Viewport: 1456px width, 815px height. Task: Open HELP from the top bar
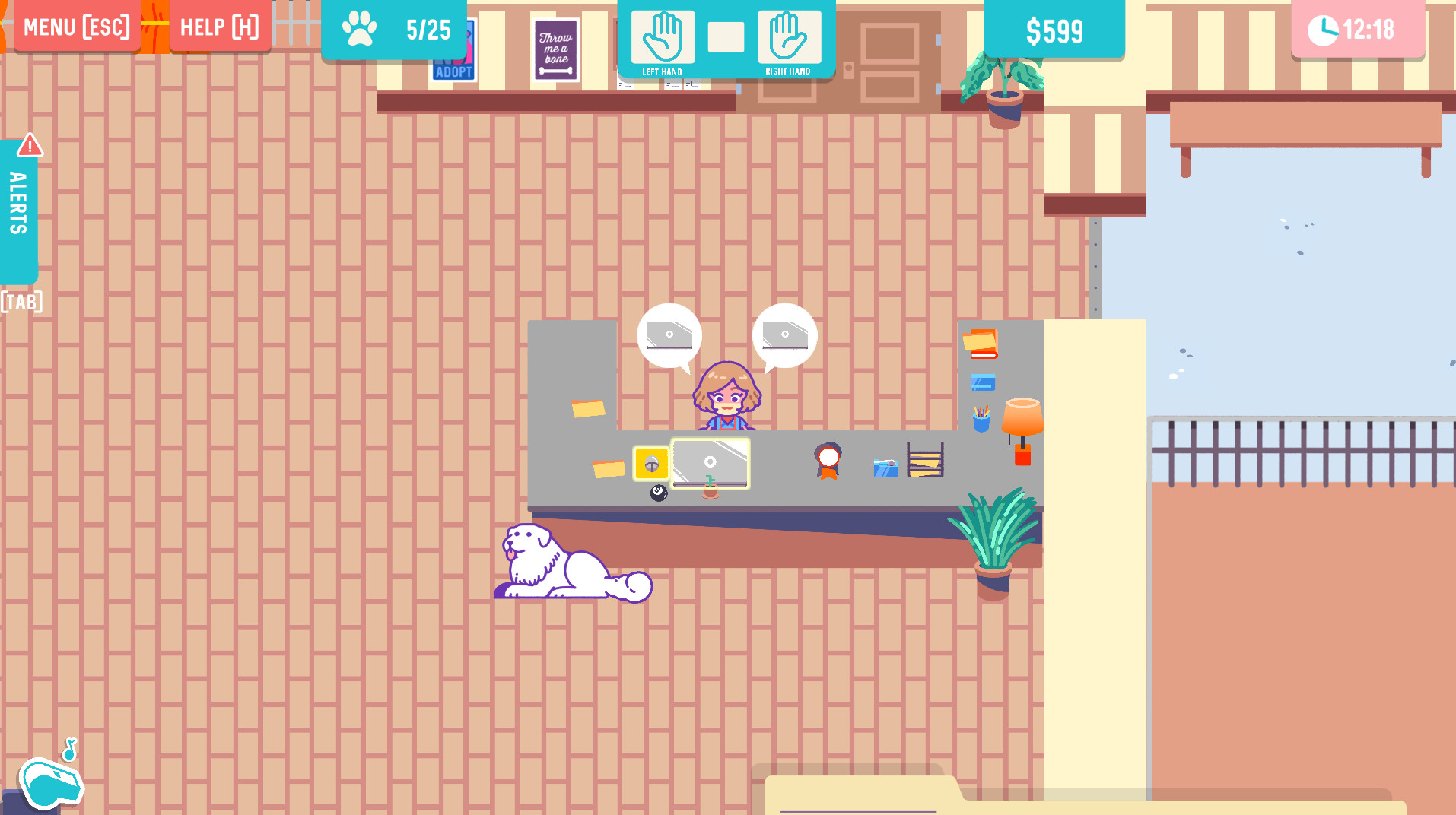(220, 26)
